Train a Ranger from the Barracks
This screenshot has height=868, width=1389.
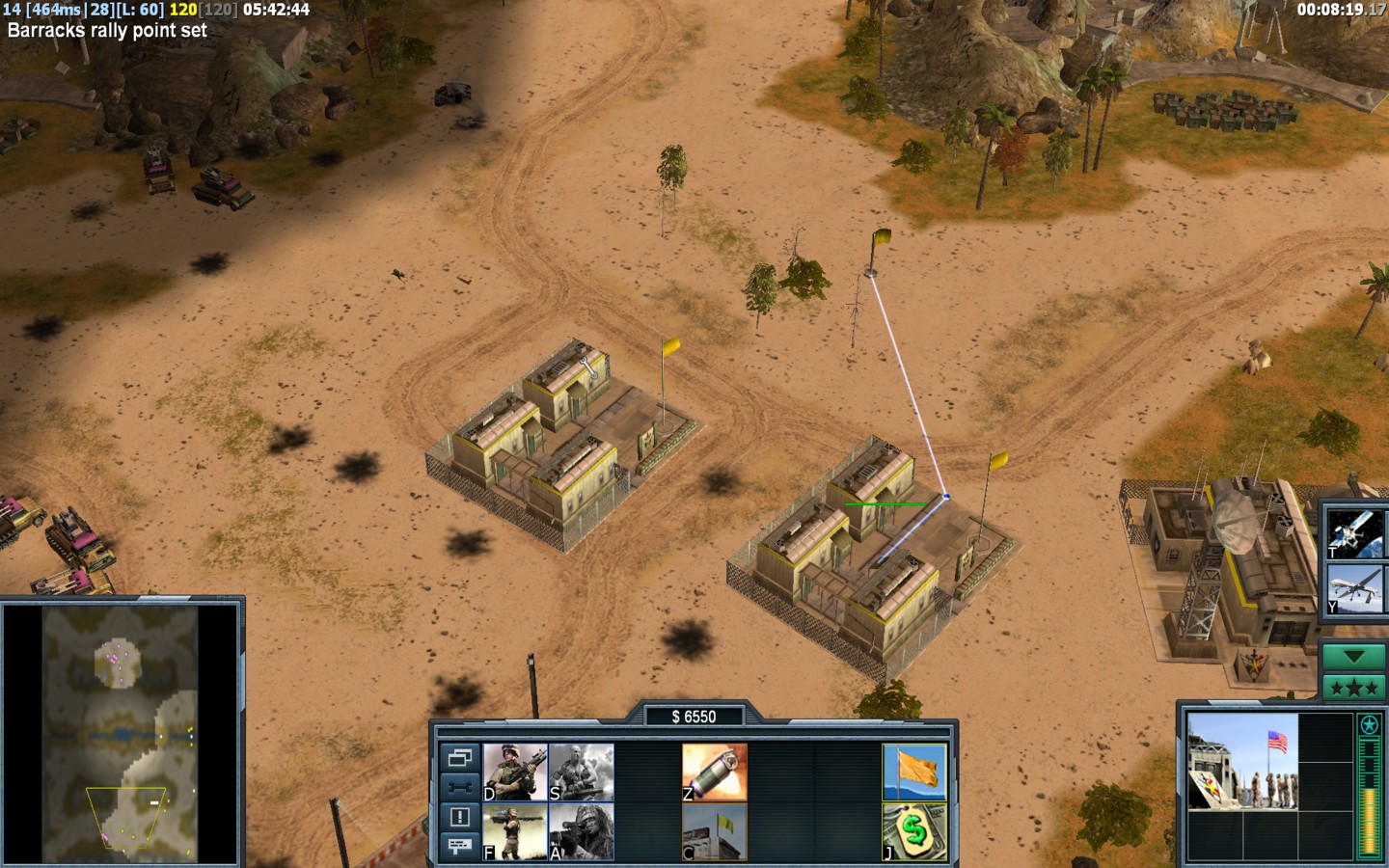[x=515, y=772]
